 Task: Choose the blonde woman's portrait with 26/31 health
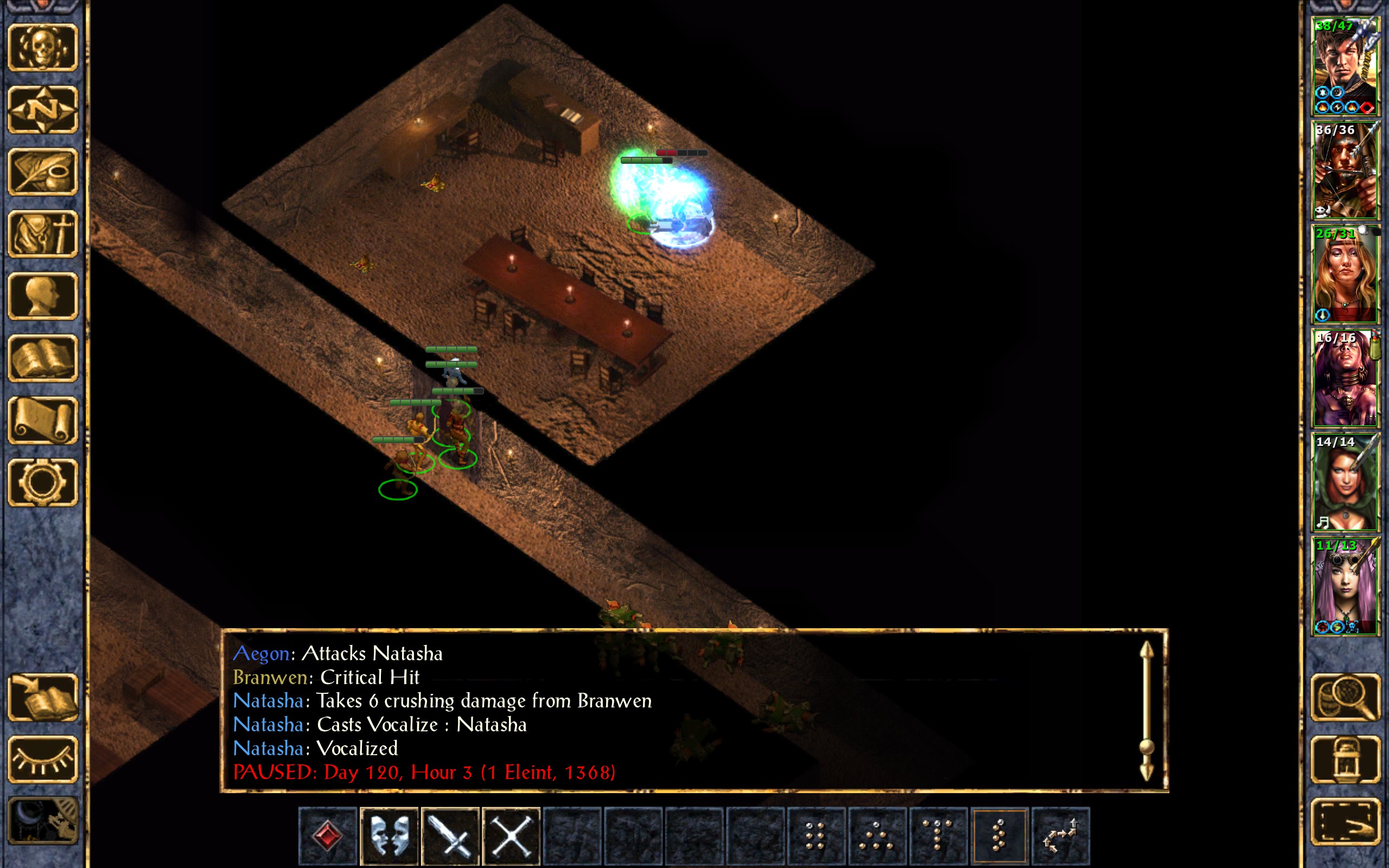[x=1345, y=274]
